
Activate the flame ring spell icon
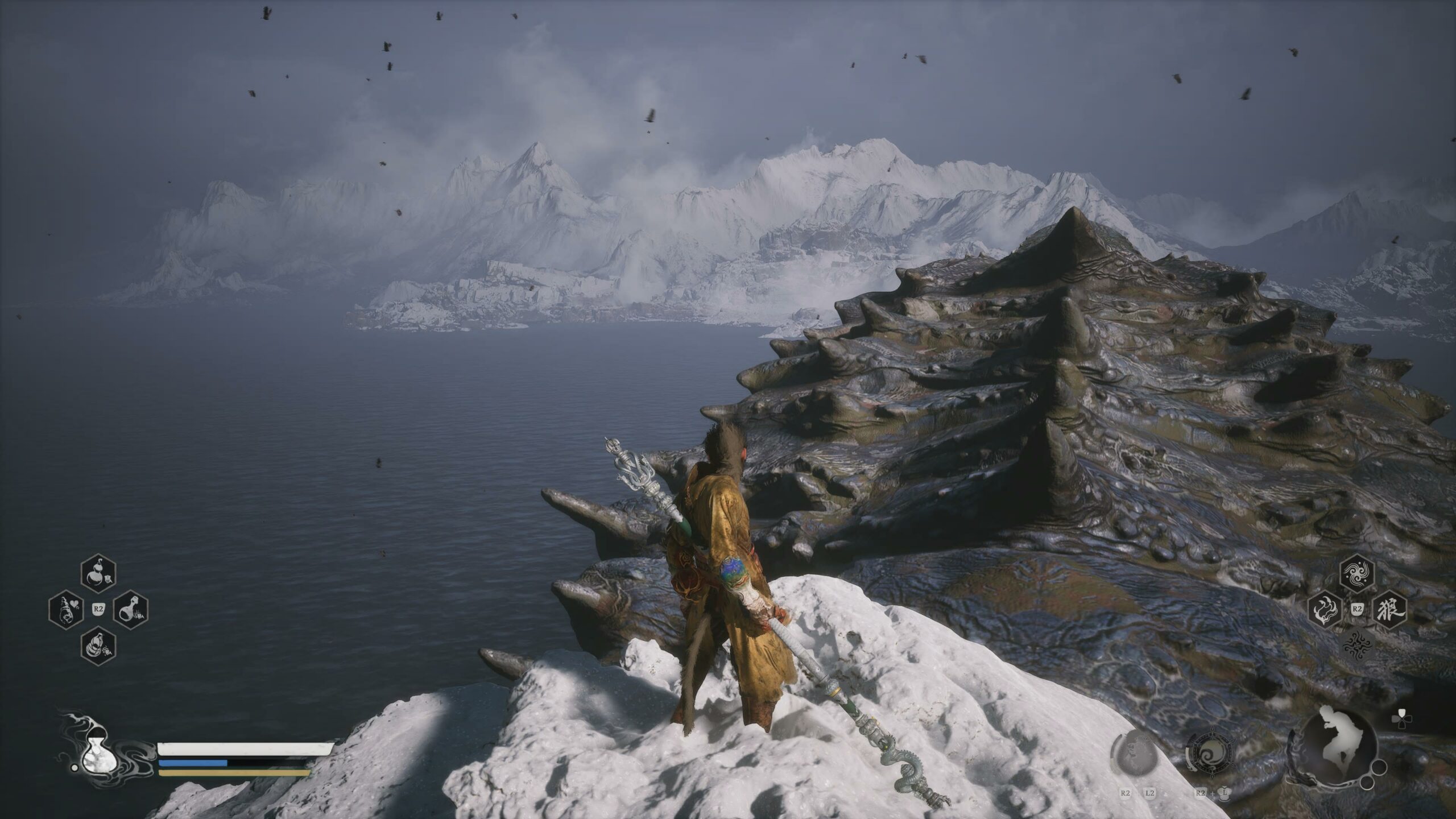[x=1326, y=610]
